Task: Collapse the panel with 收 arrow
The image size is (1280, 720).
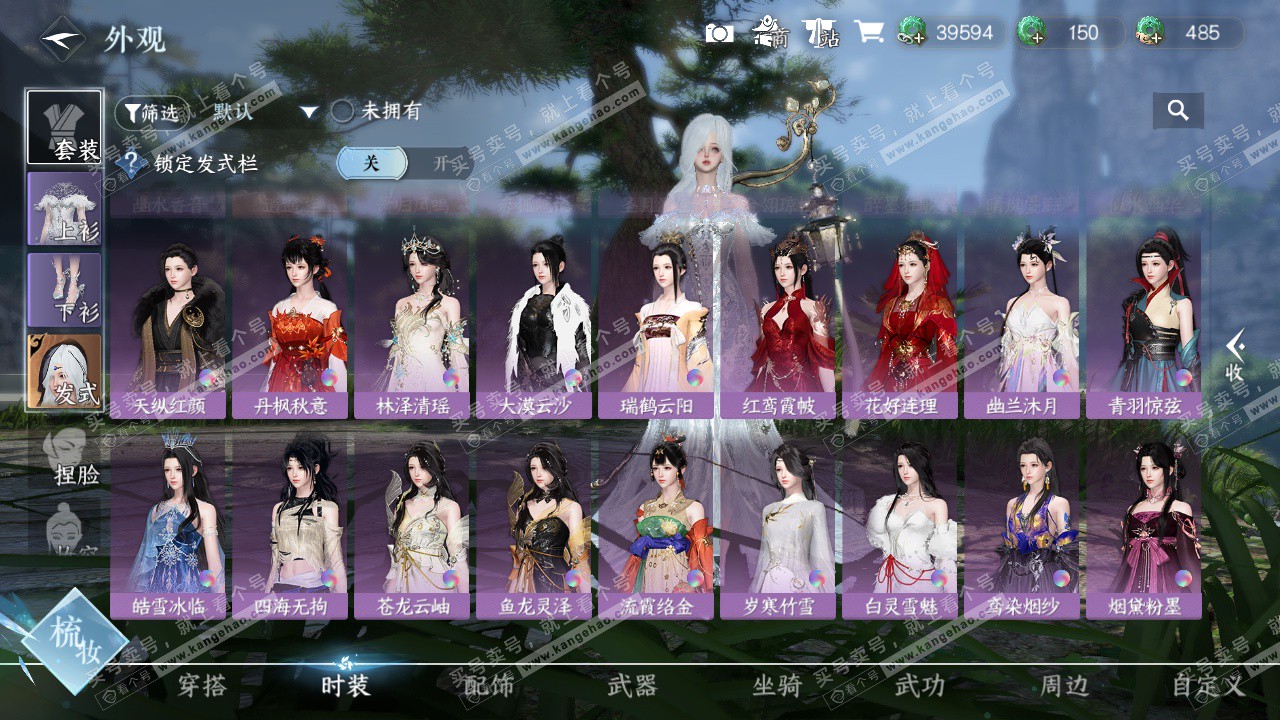Action: (x=1236, y=355)
